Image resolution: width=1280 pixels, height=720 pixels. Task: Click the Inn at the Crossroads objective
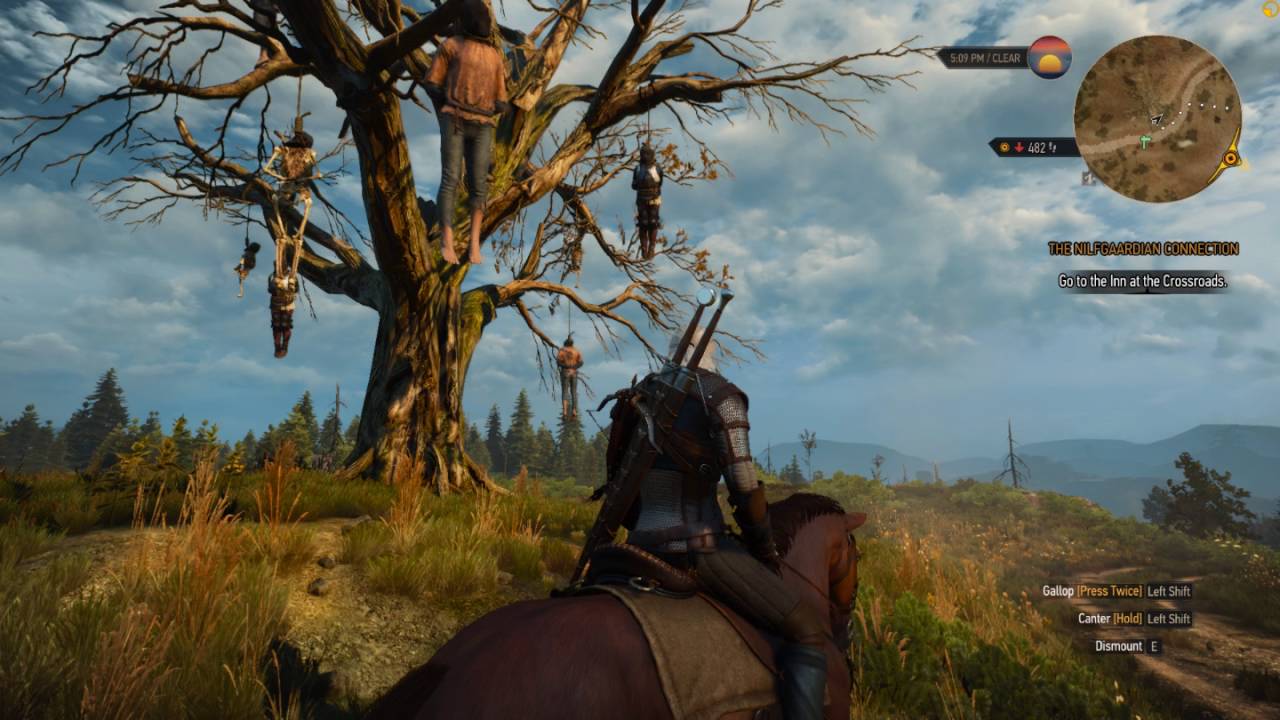click(1142, 282)
